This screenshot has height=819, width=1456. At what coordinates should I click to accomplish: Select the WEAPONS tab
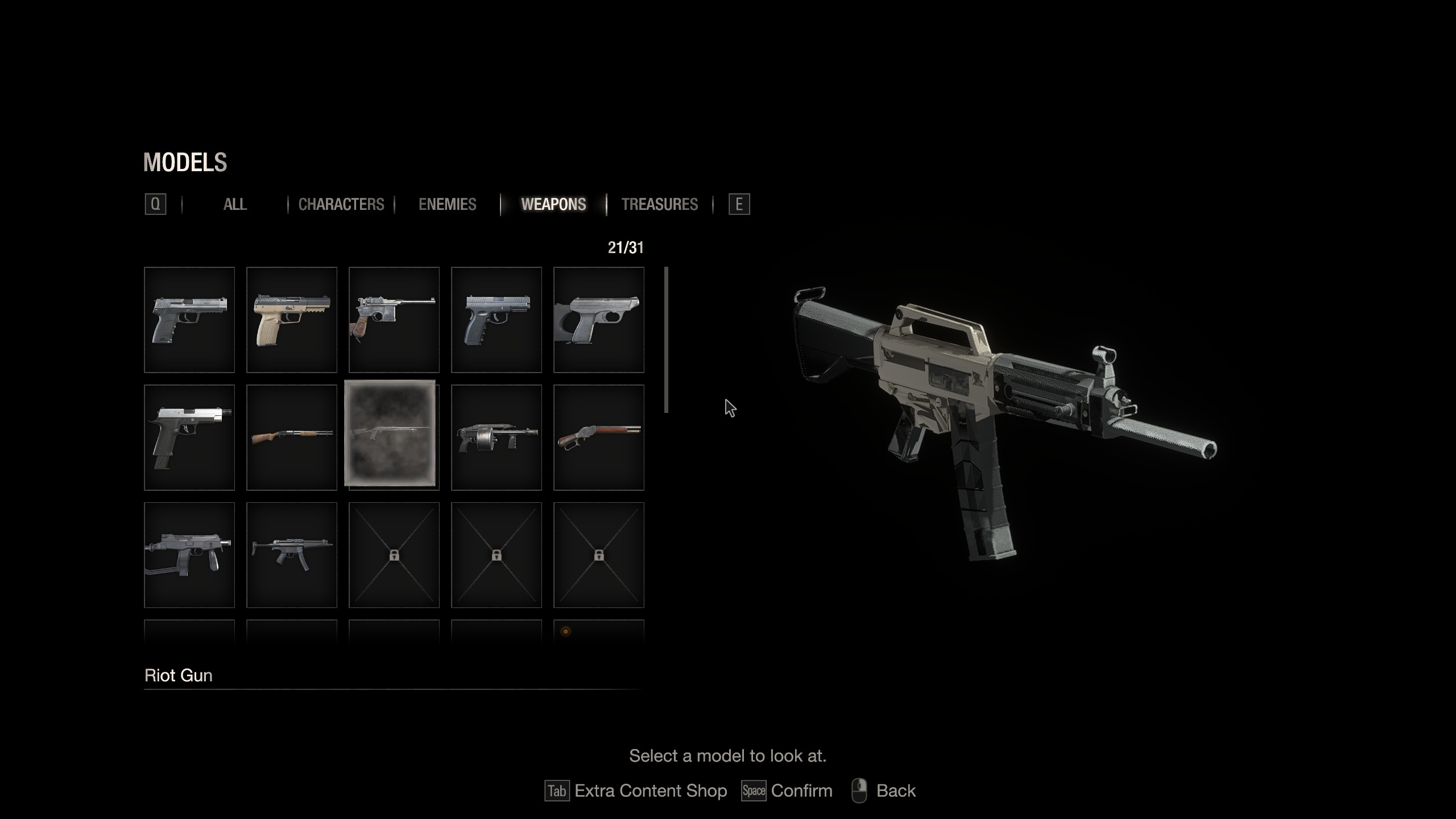553,205
